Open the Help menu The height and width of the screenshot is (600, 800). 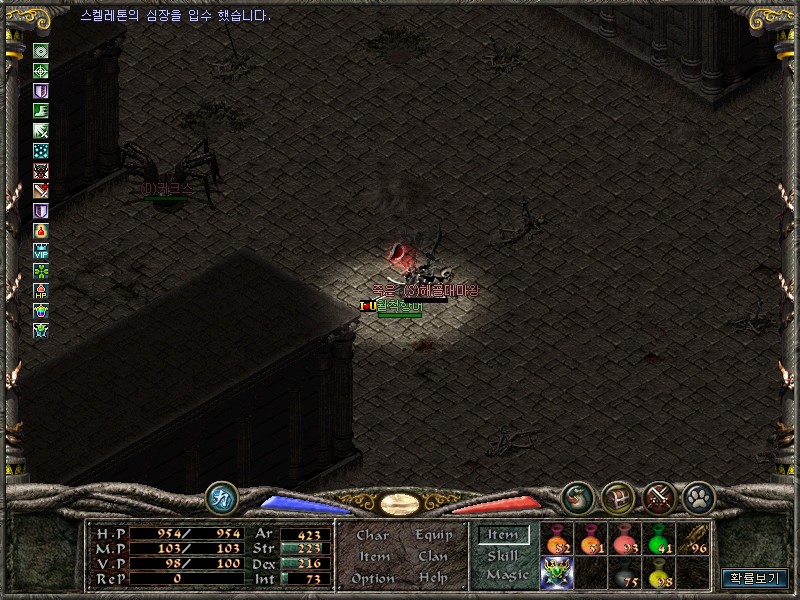(x=433, y=578)
